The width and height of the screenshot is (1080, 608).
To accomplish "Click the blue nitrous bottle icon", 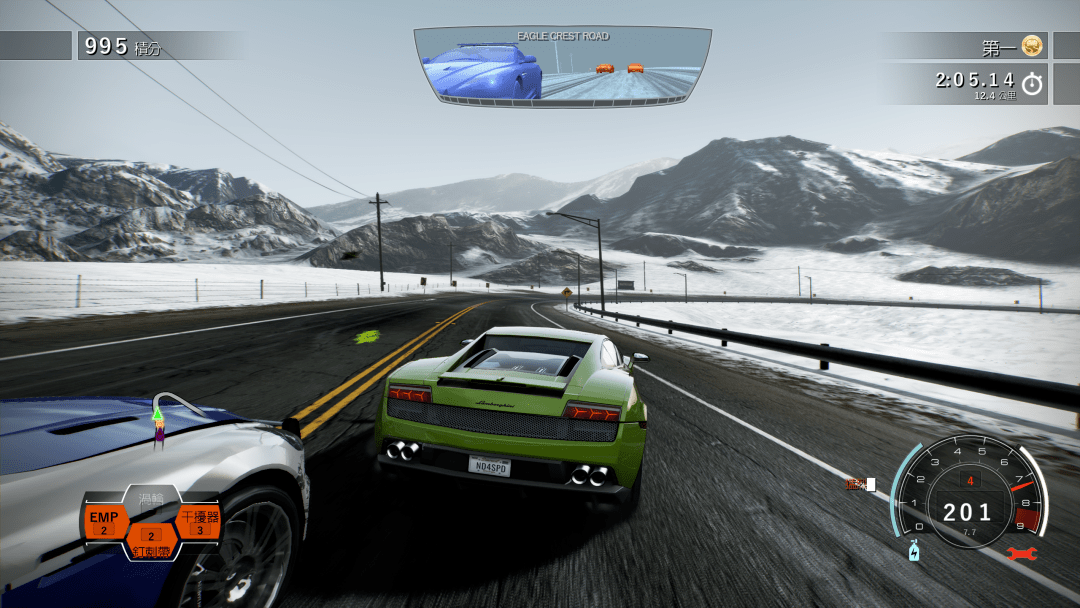I will (913, 551).
